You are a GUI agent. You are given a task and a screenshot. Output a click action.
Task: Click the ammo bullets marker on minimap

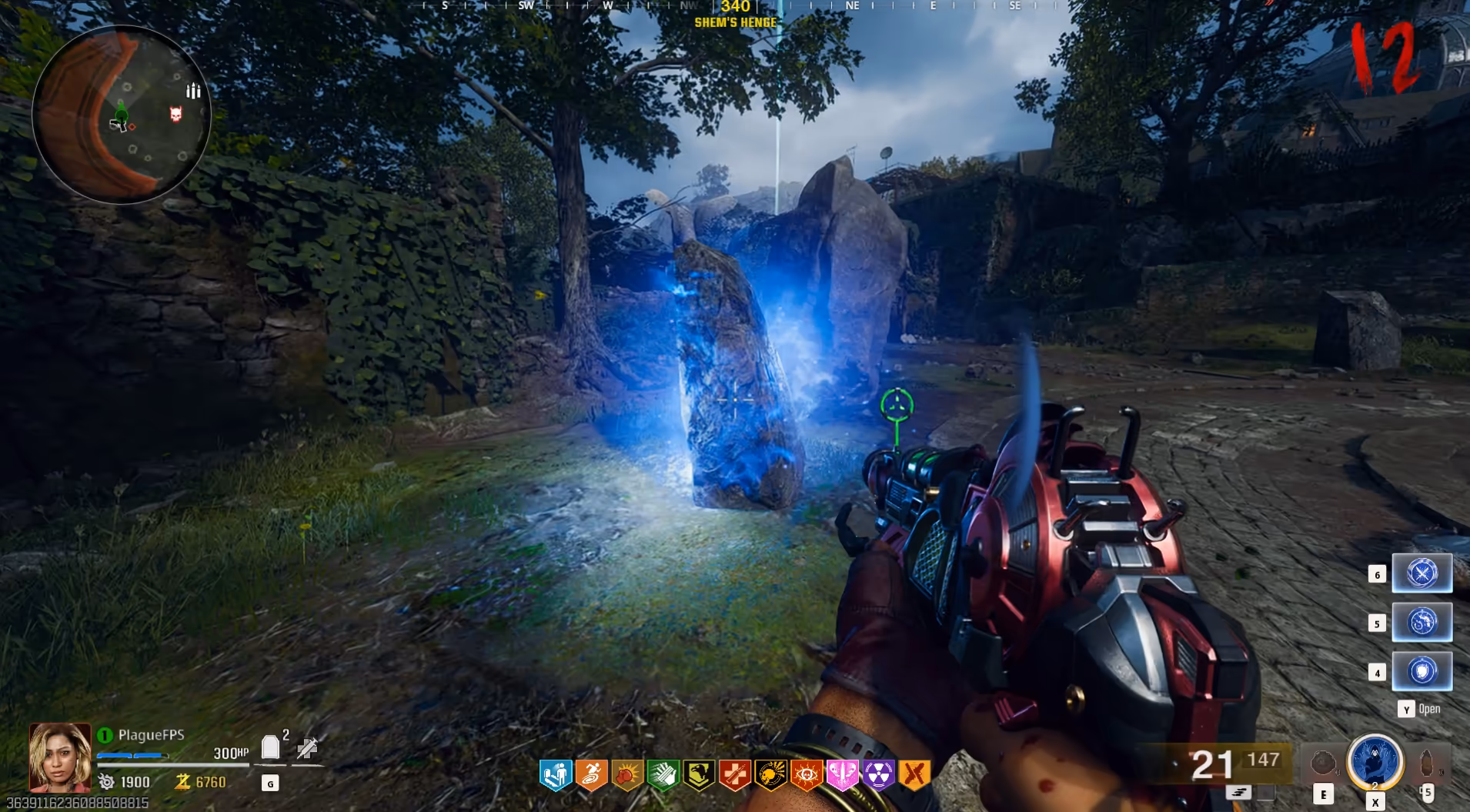(x=193, y=92)
